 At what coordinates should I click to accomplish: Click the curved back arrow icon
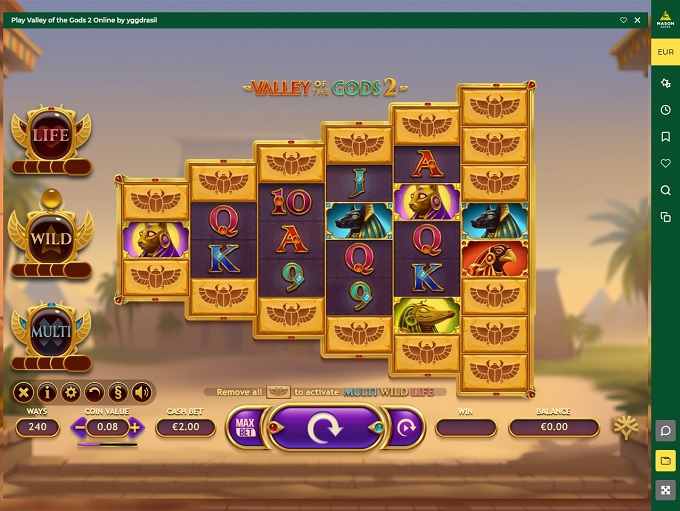coord(94,392)
